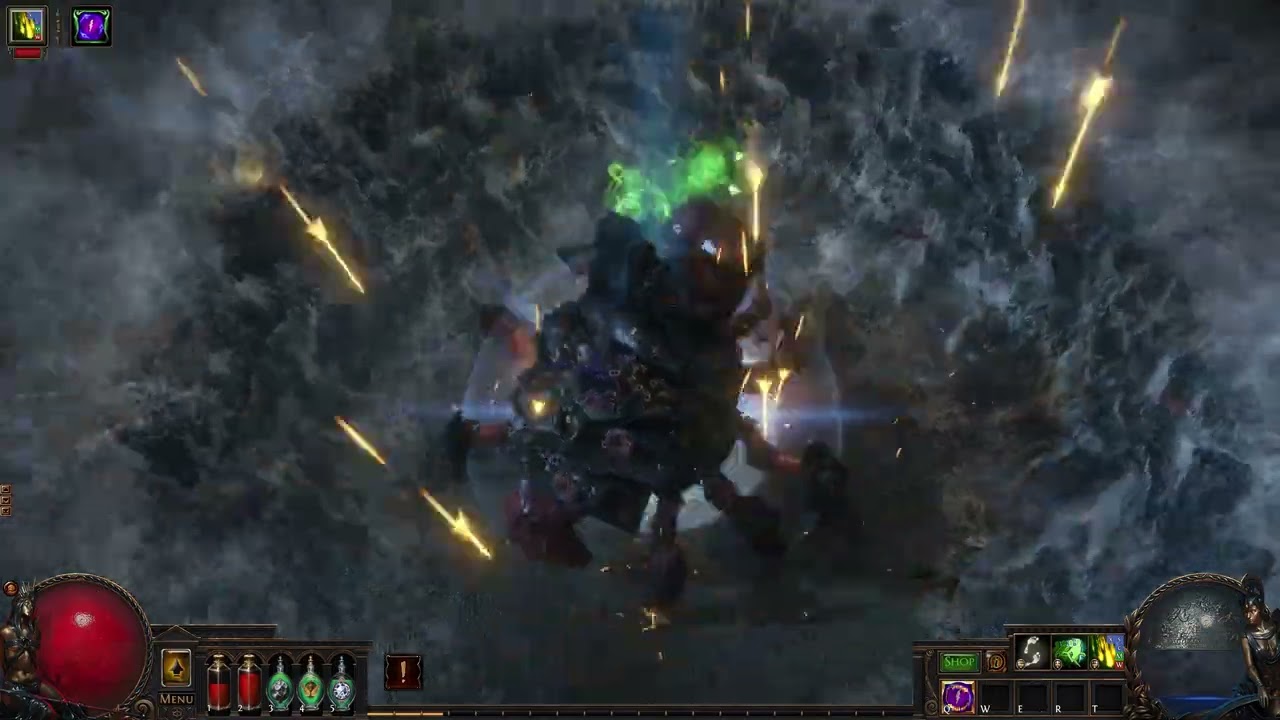Activate the purple lightning orb skill on Q
This screenshot has width=1280, height=720.
click(958, 696)
